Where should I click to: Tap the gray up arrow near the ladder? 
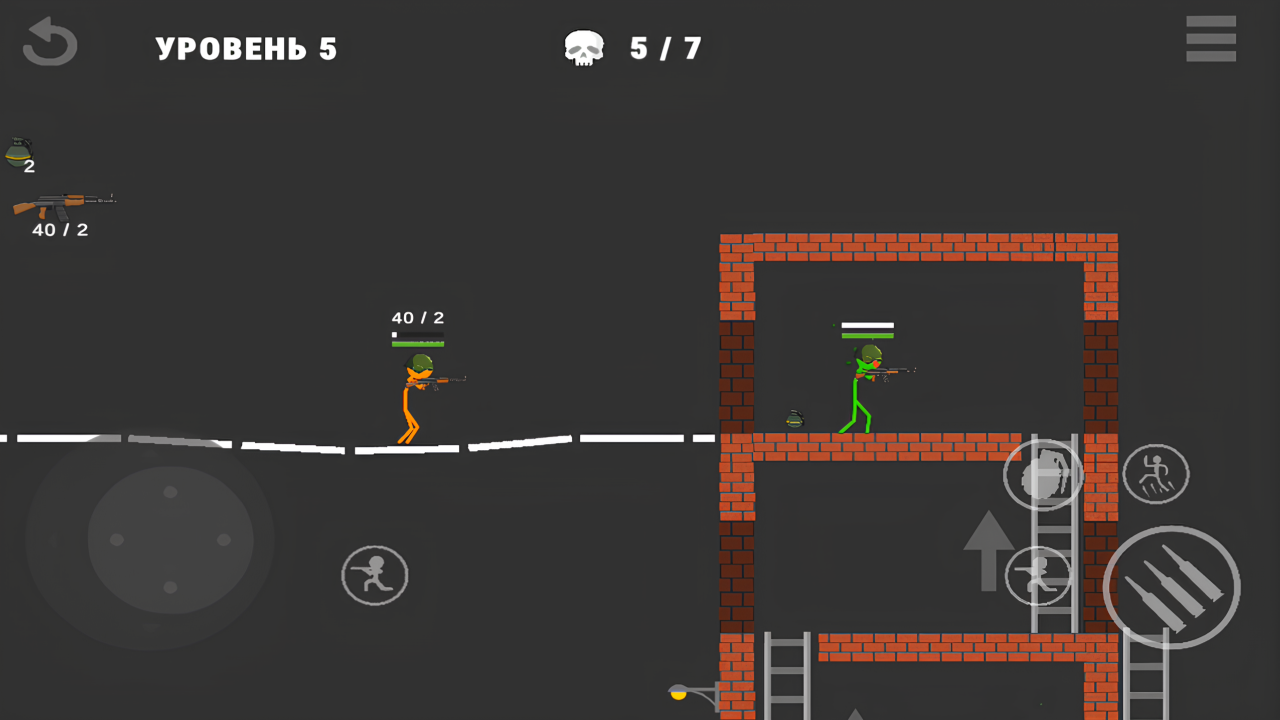tap(988, 548)
